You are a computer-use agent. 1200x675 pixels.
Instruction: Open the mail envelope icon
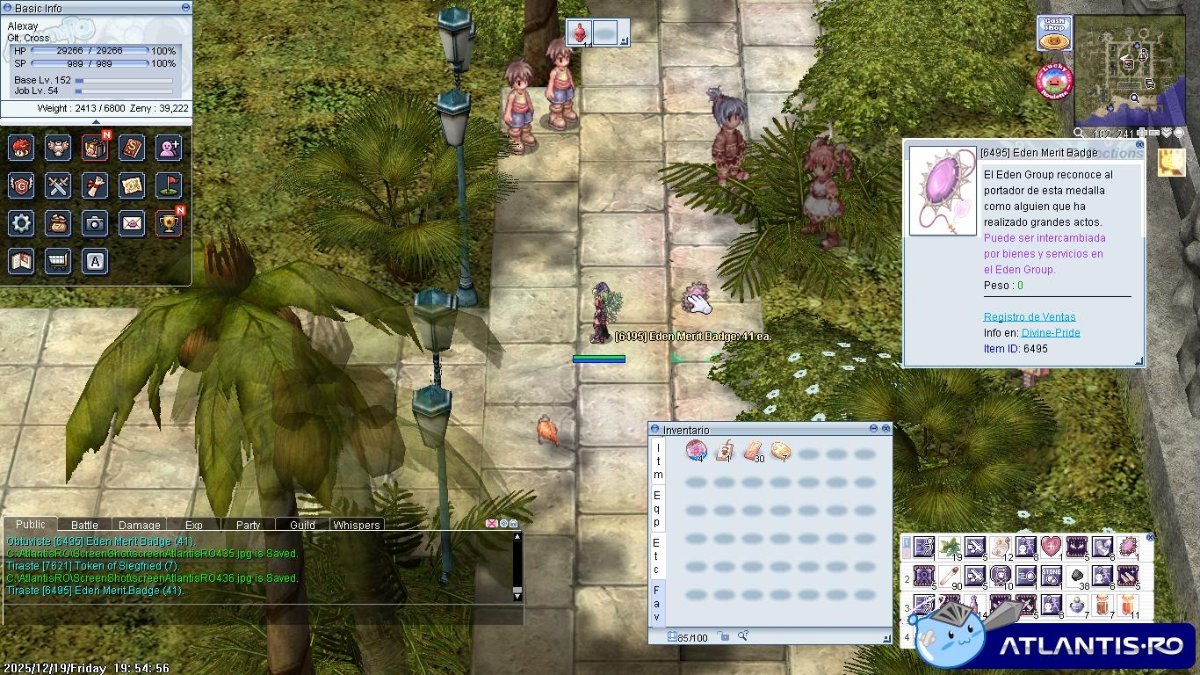(132, 223)
